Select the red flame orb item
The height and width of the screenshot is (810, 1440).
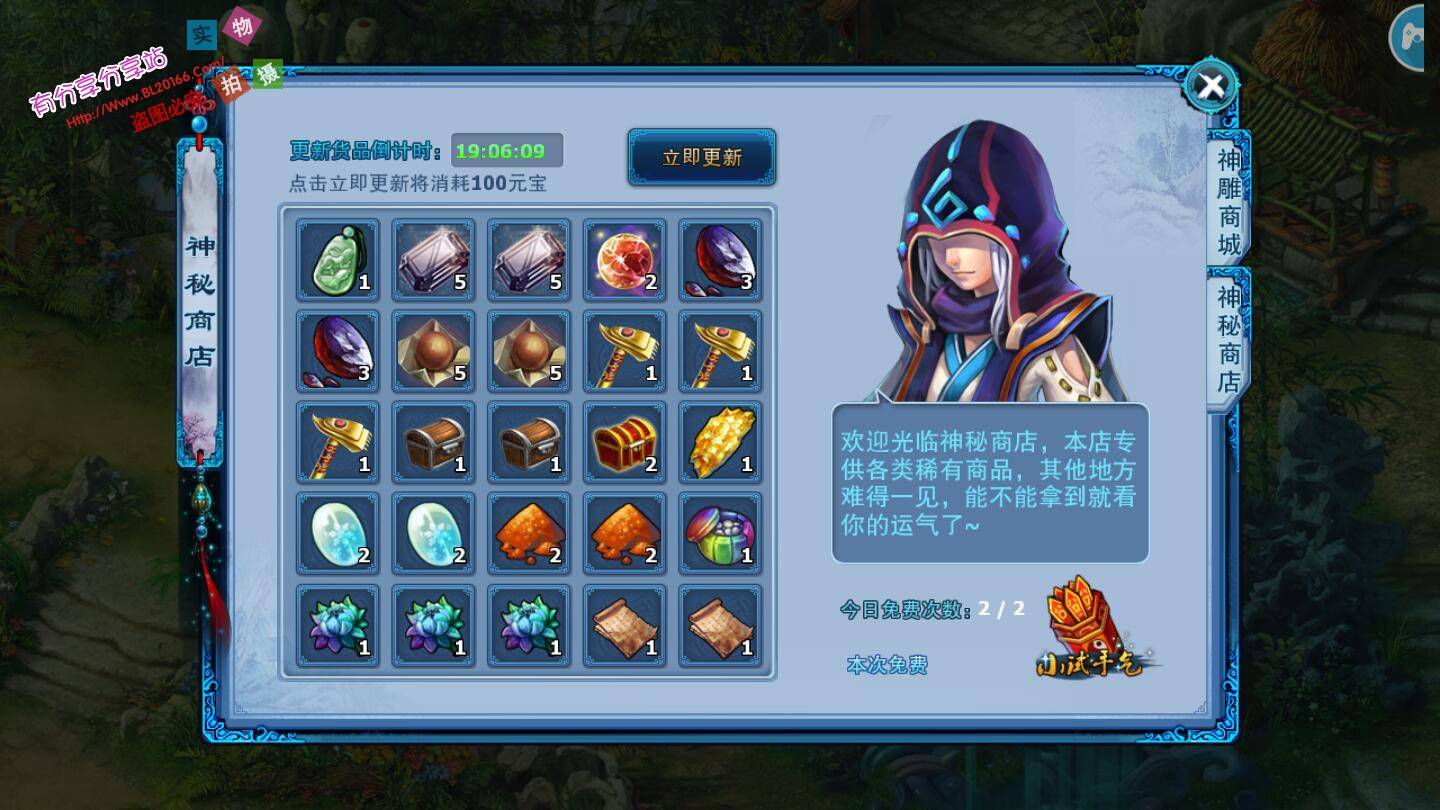624,259
